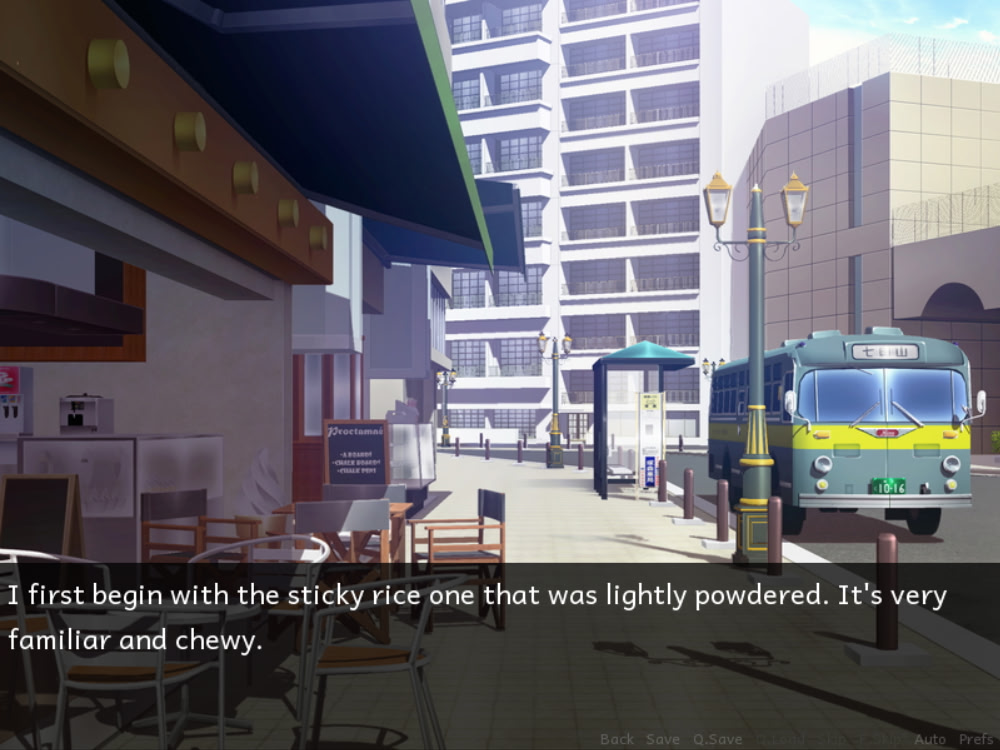
Task: Quick save with Q.Save
Action: 718,739
